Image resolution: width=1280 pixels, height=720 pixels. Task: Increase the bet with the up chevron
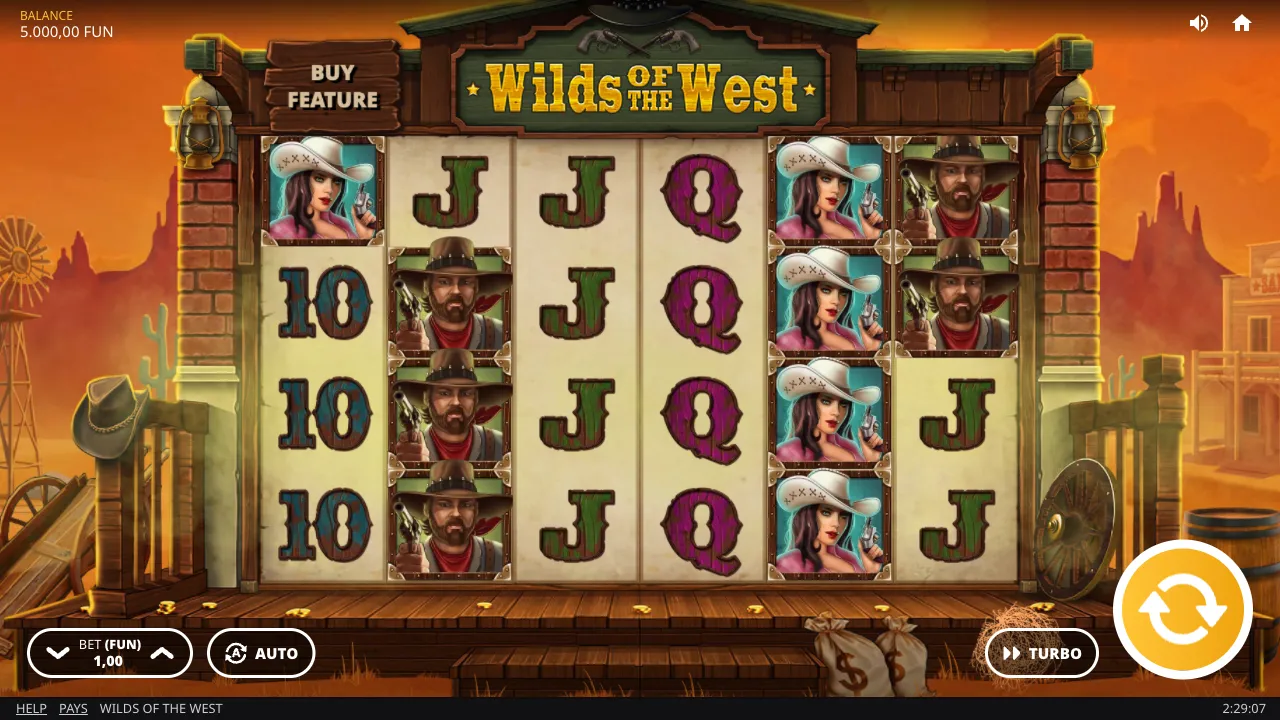pyautogui.click(x=162, y=653)
